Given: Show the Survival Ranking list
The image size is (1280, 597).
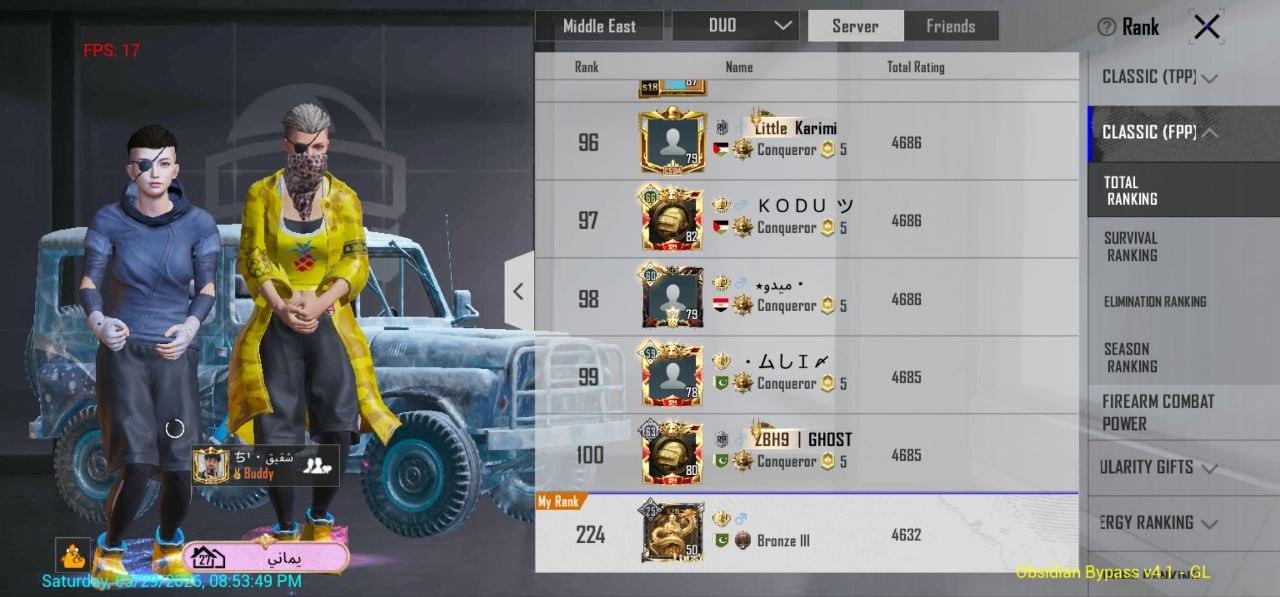Looking at the screenshot, I should coord(1131,246).
